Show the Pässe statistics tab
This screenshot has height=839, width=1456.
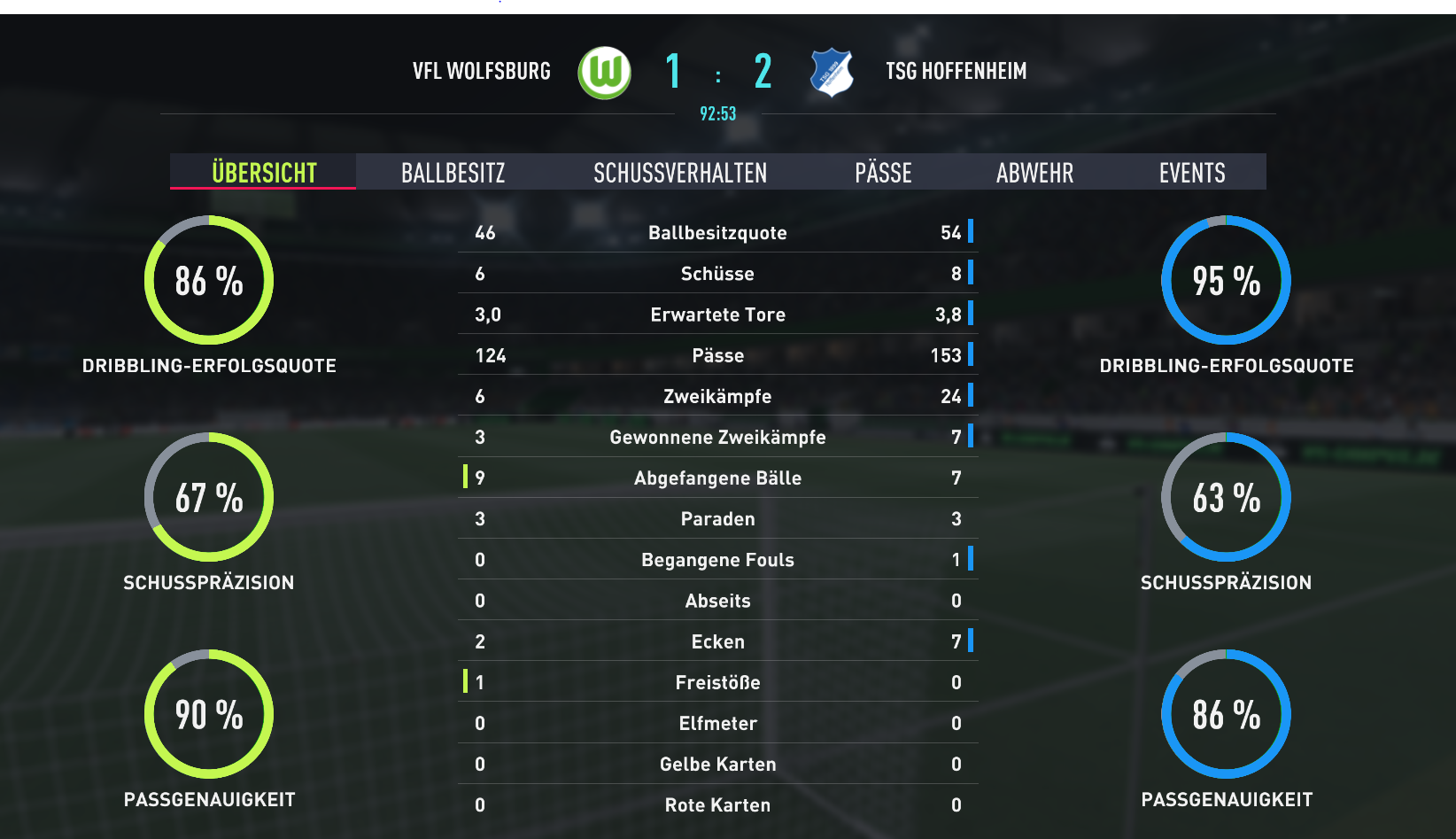(883, 172)
